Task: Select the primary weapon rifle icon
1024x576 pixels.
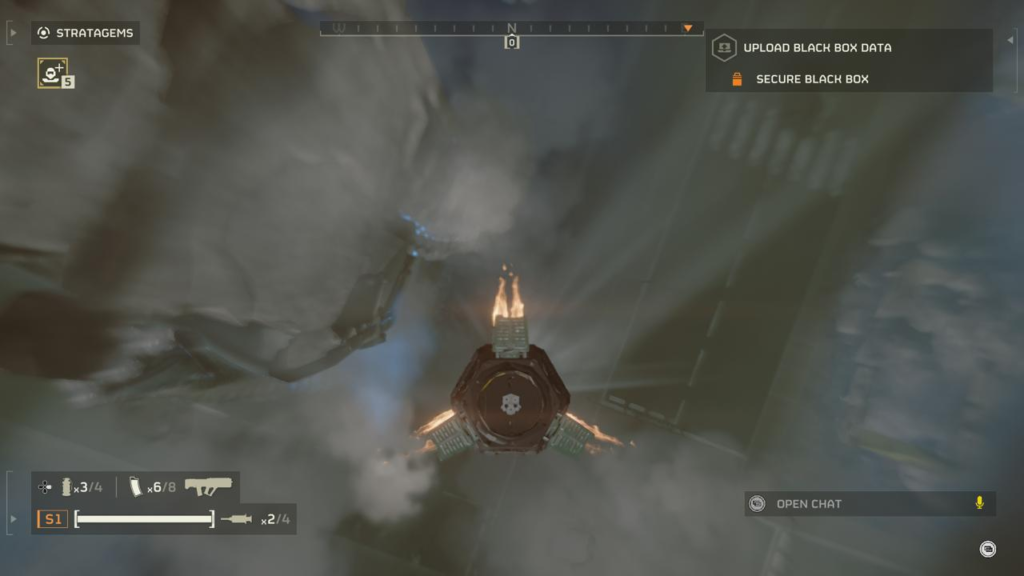Action: [x=208, y=486]
